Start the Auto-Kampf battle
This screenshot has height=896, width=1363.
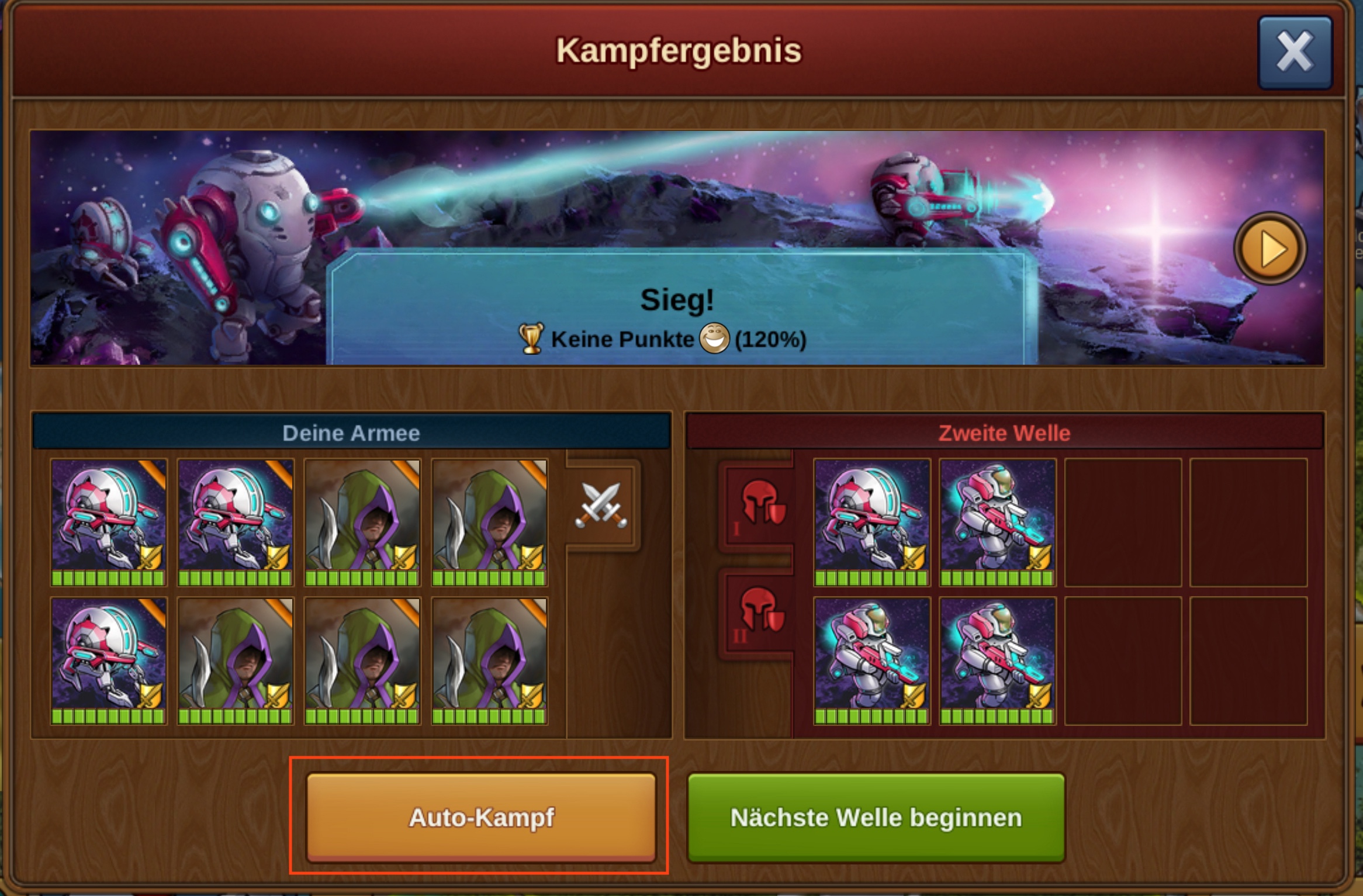(x=481, y=817)
